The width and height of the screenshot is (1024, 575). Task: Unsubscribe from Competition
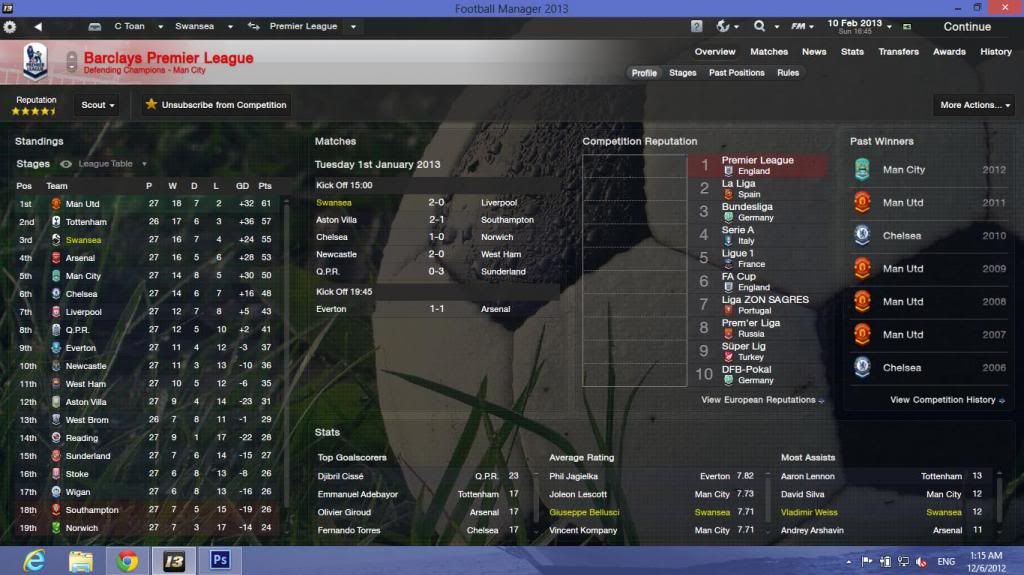point(215,105)
